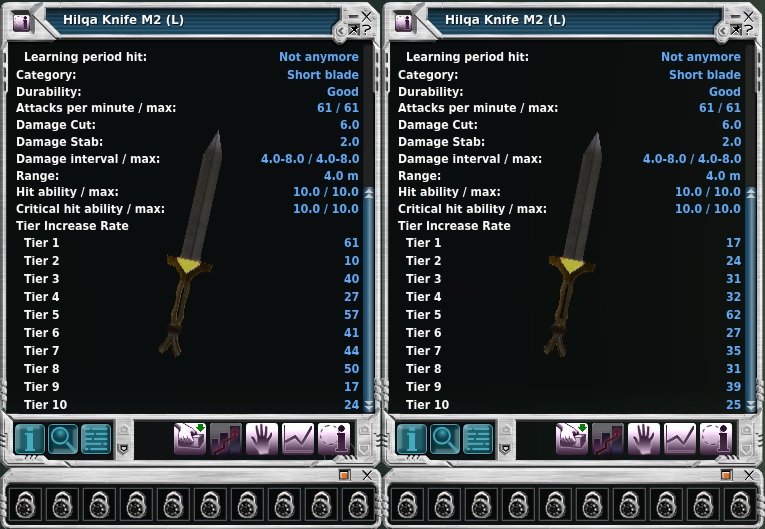
Task: Open magnifier tab in window with Tier 1 61
Action: point(63,438)
